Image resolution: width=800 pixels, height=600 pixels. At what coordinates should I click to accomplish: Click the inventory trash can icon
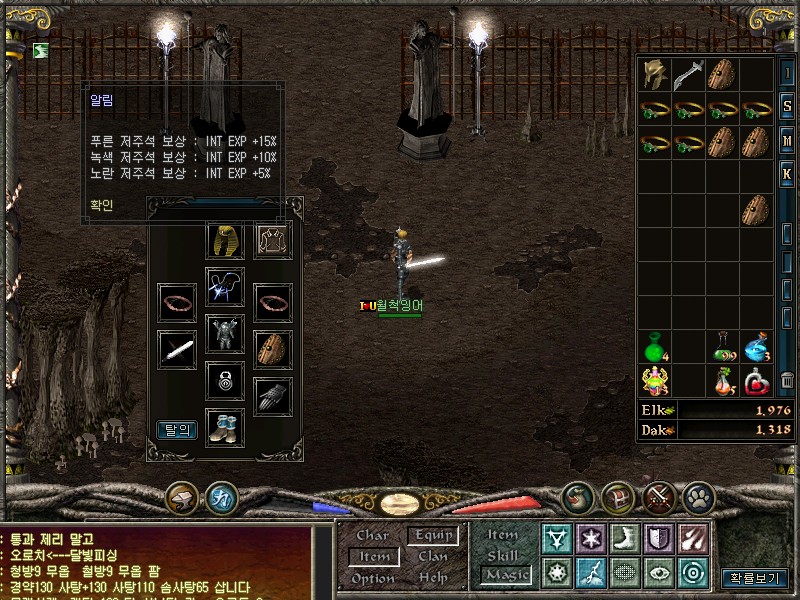(x=788, y=380)
